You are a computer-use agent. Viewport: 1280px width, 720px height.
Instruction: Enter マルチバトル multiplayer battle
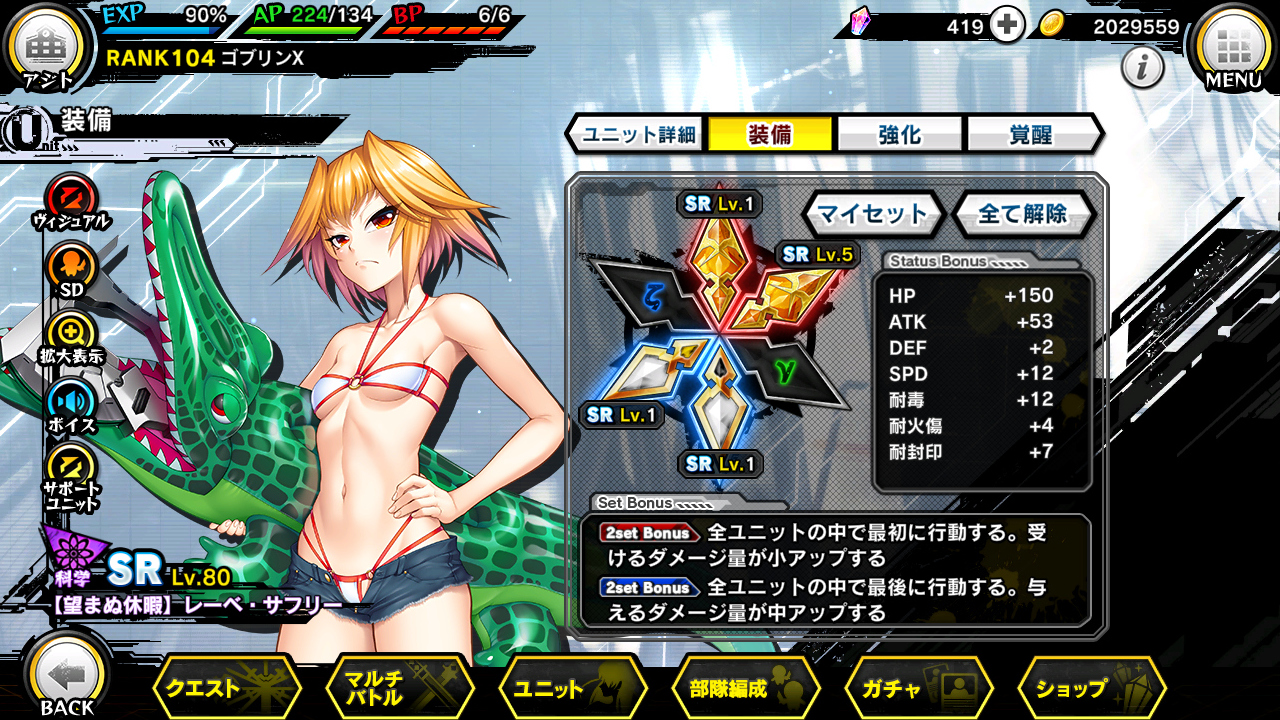[x=399, y=688]
